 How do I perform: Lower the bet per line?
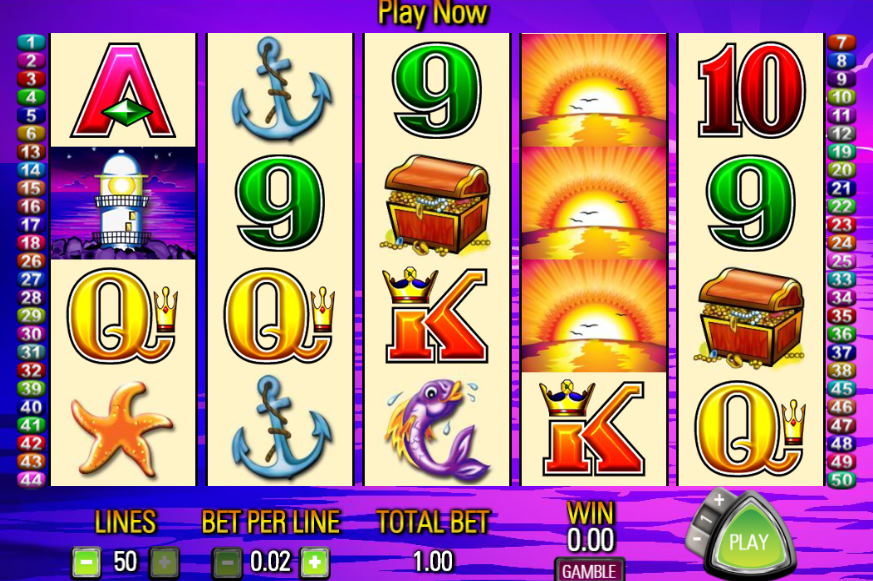tap(226, 561)
